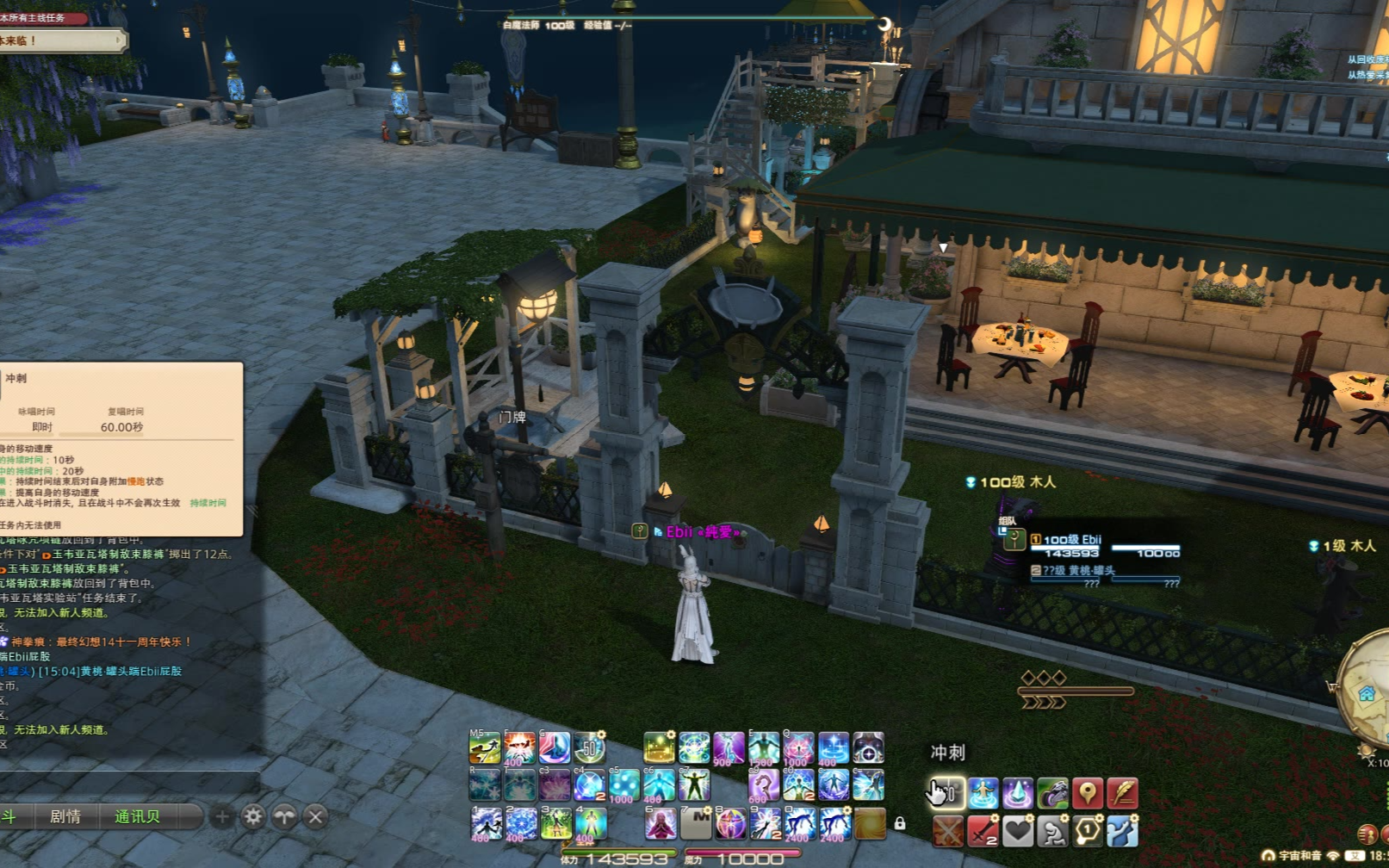Click the crossed swords icon
The height and width of the screenshot is (868, 1389).
(947, 831)
